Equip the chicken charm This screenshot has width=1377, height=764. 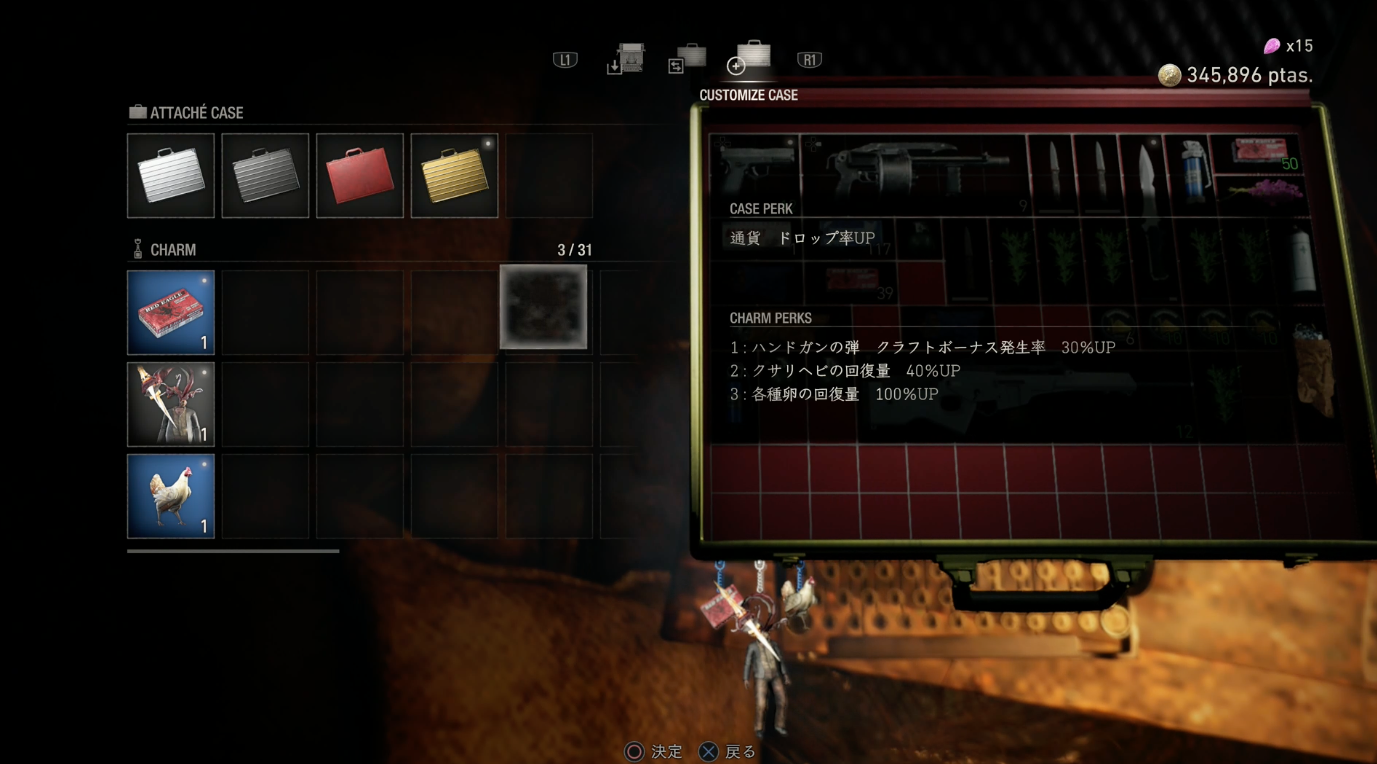point(170,495)
